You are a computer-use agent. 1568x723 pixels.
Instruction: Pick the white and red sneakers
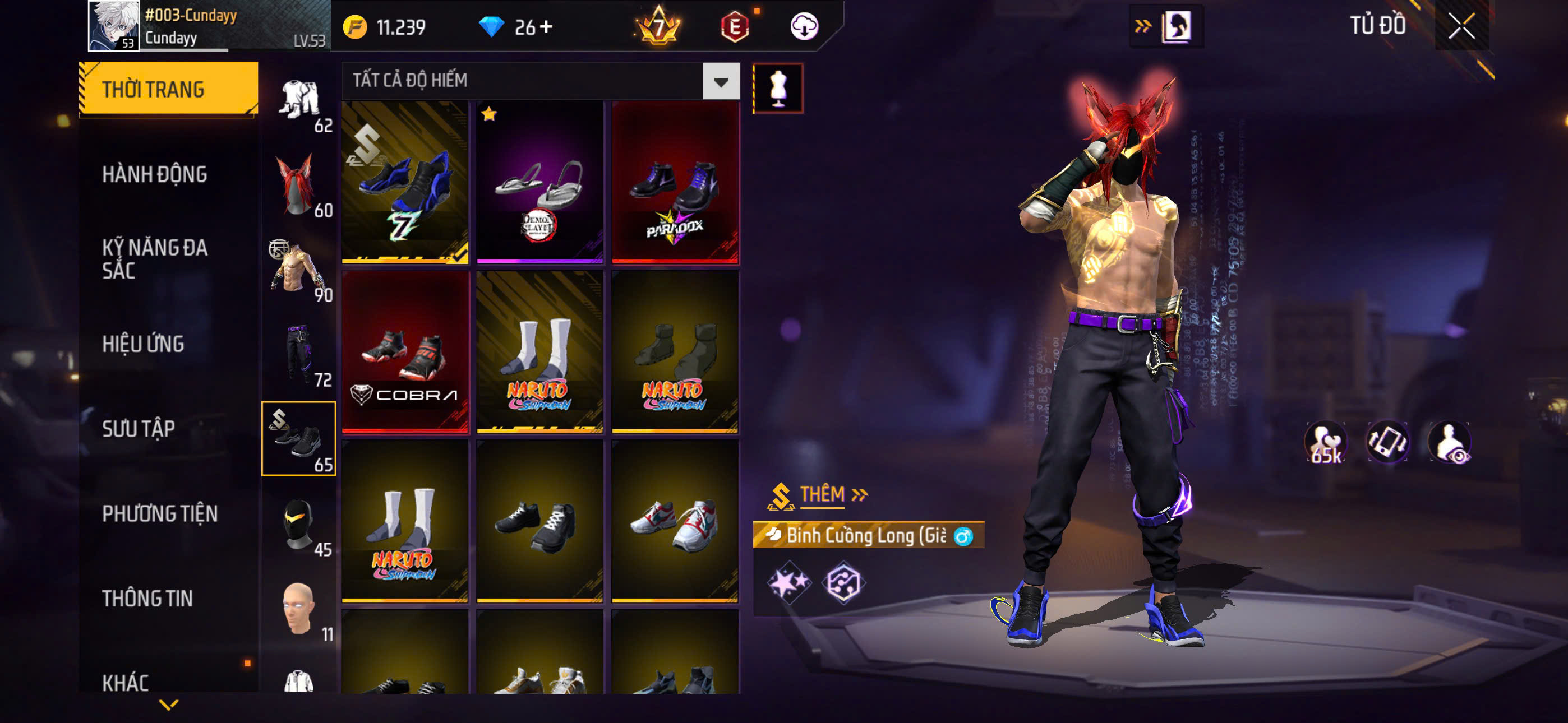pyautogui.click(x=675, y=522)
